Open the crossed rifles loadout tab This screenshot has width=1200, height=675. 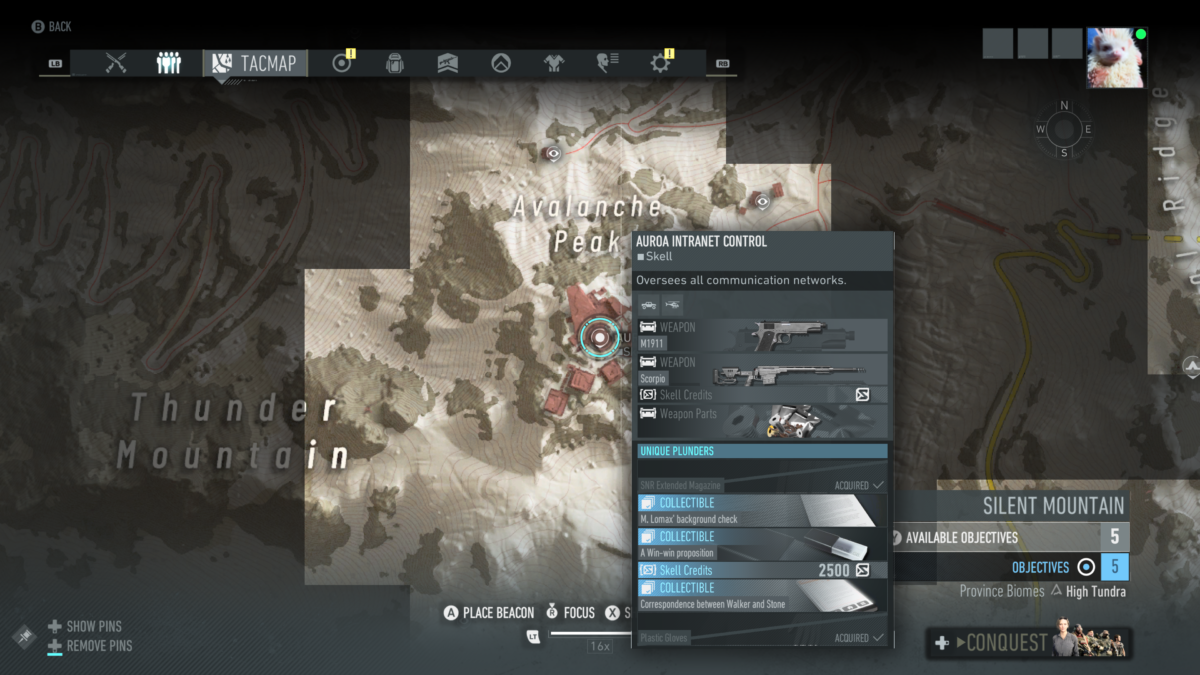[116, 64]
